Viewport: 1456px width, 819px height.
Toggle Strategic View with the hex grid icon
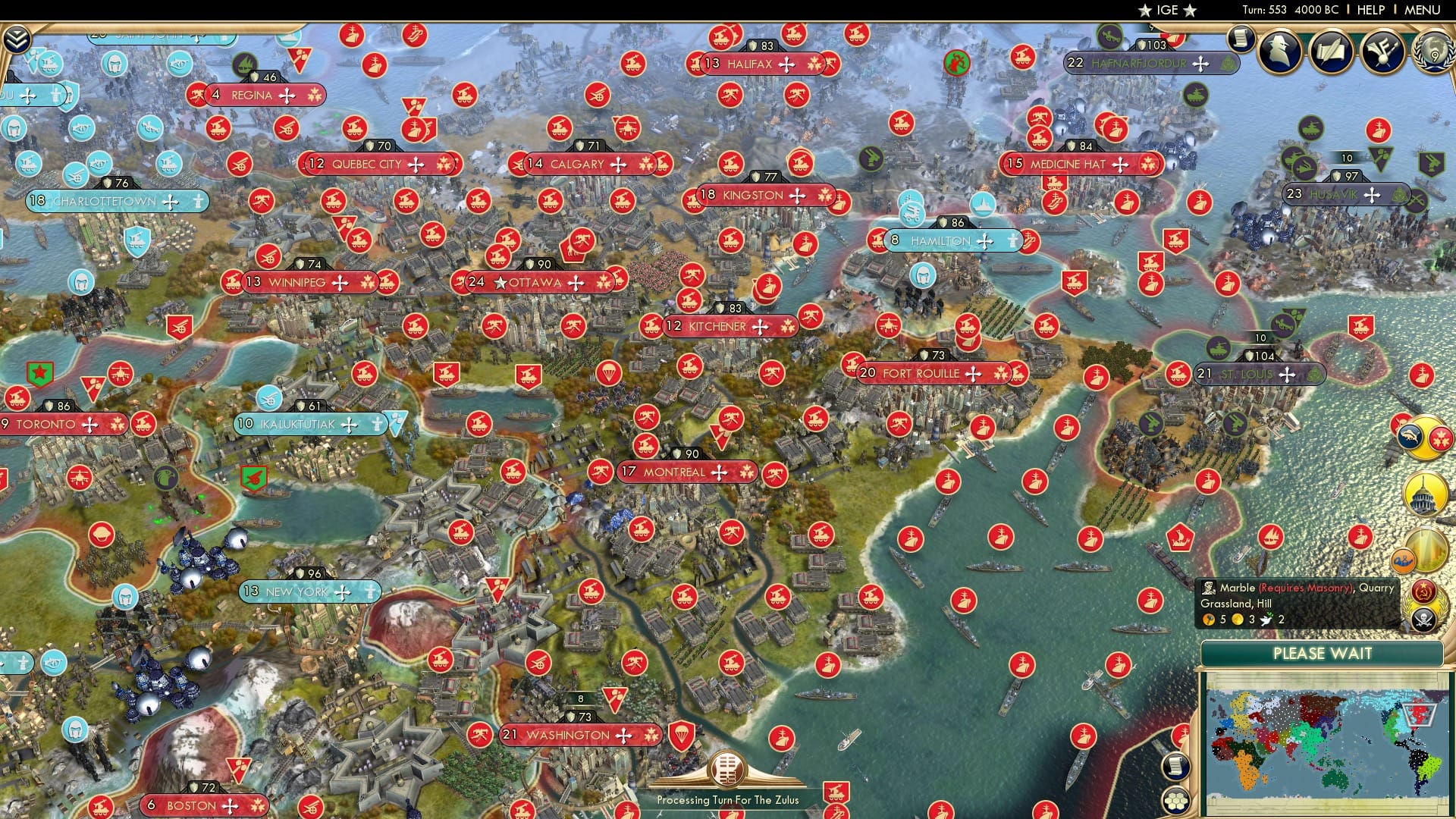click(1175, 801)
